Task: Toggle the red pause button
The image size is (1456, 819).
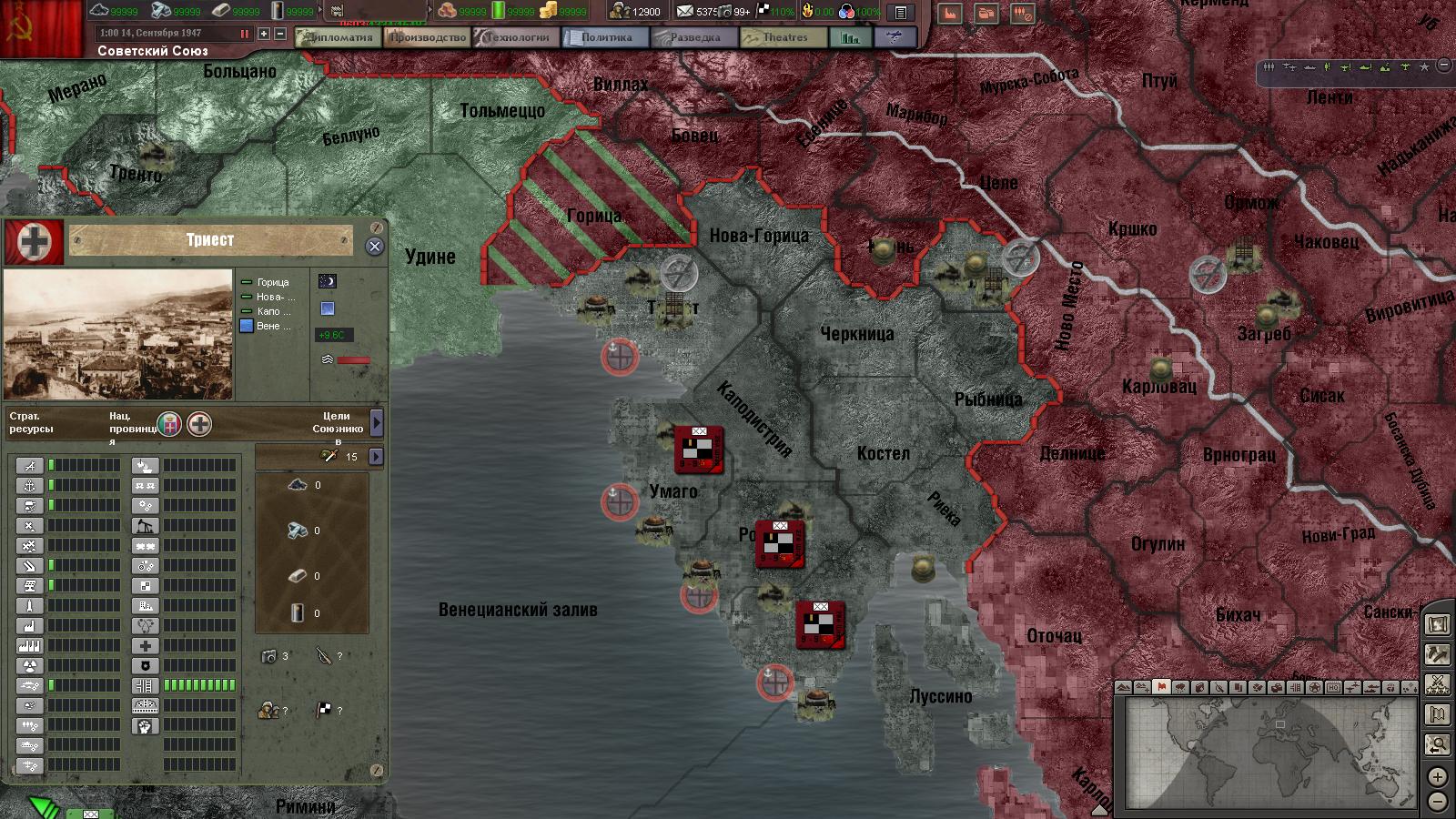Action: click(x=244, y=34)
